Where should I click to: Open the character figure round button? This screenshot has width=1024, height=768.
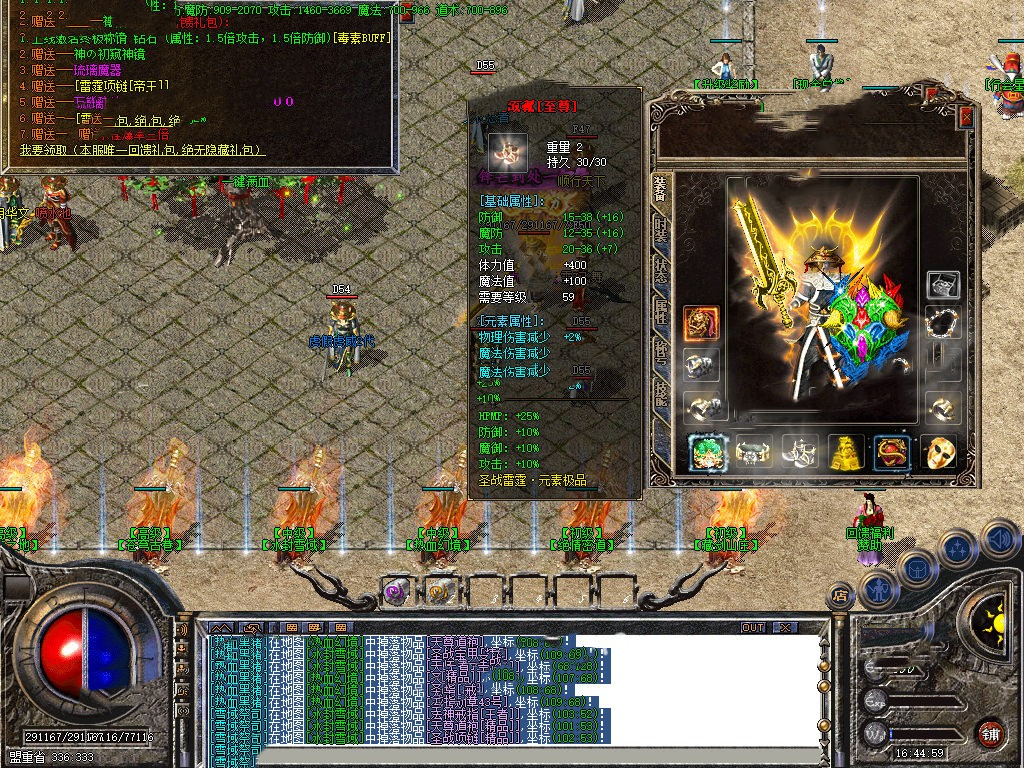877,590
